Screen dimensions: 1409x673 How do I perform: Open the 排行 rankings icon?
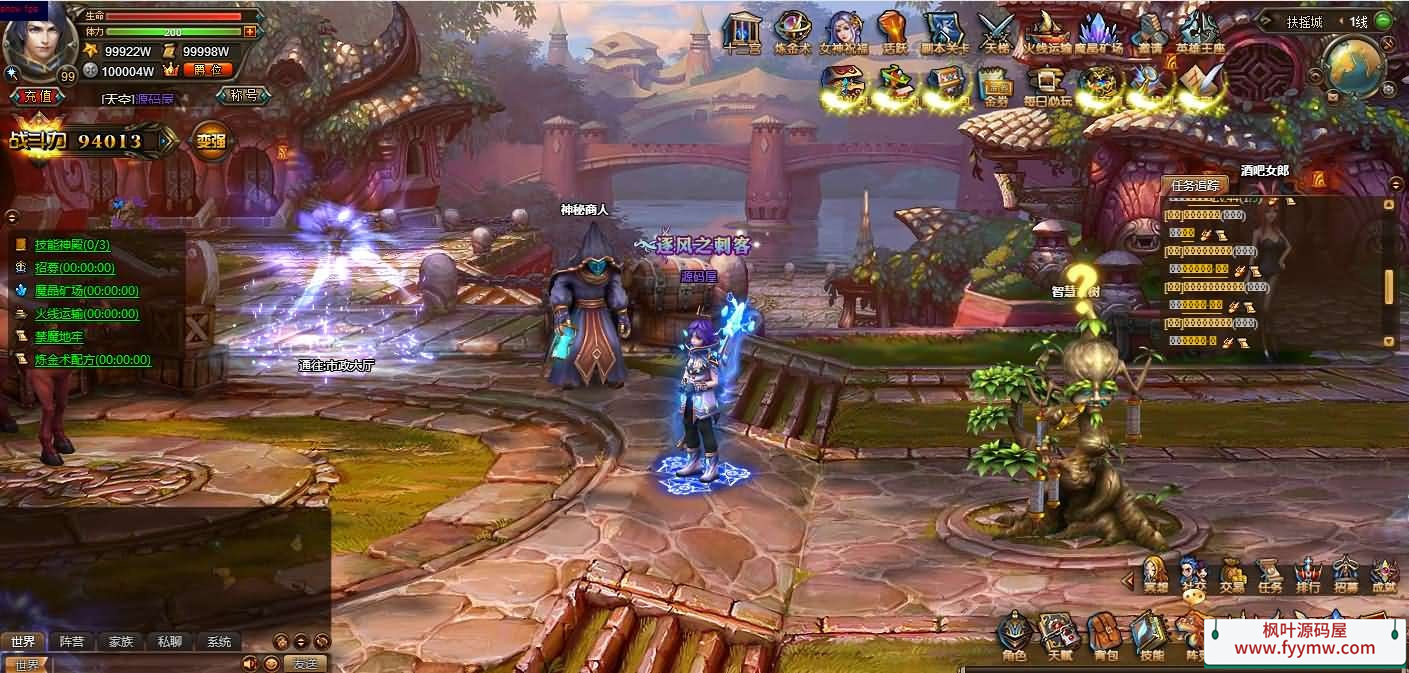coord(1308,574)
